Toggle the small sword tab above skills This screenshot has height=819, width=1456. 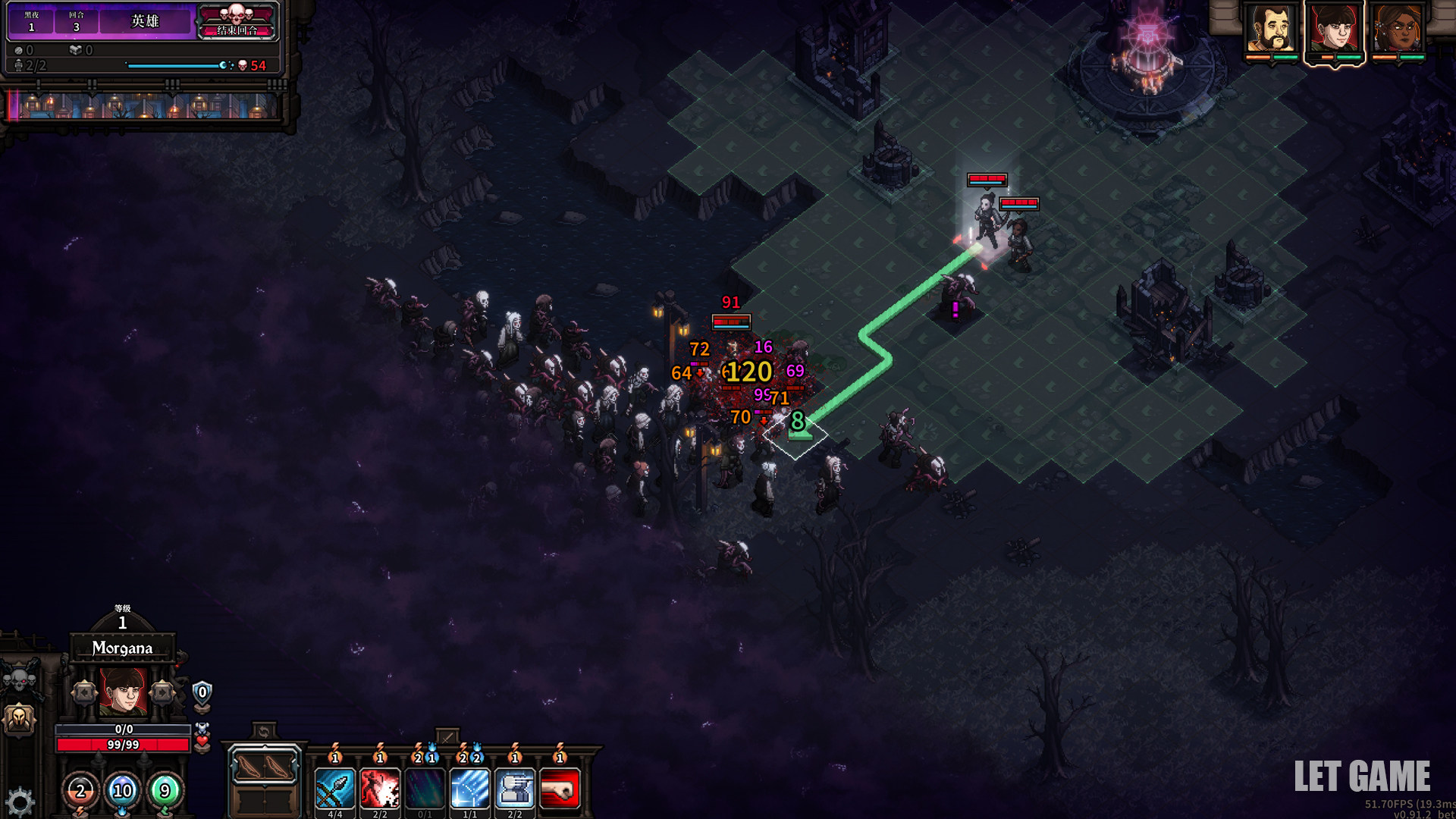pyautogui.click(x=447, y=736)
